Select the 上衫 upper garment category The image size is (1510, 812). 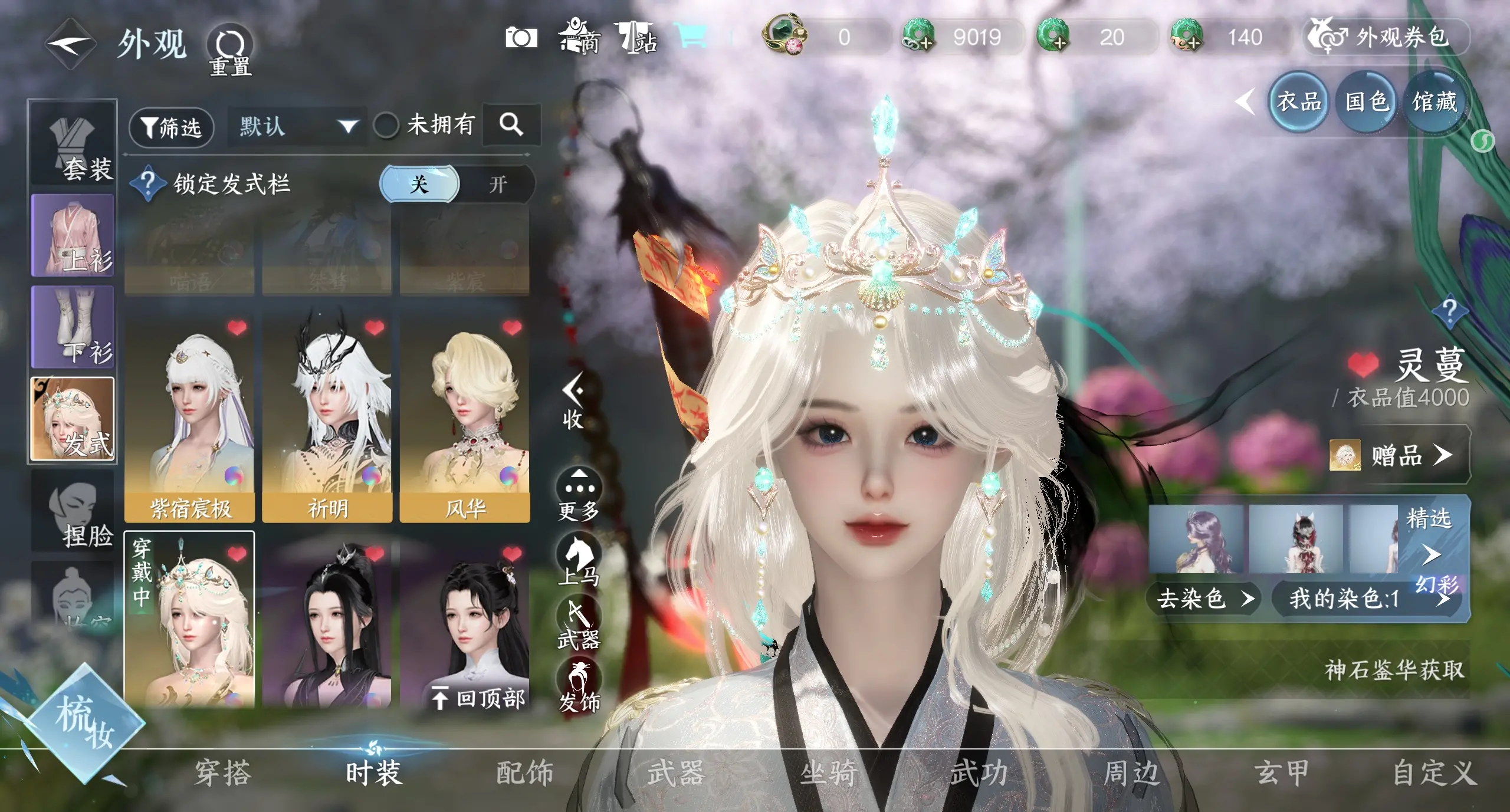(73, 236)
